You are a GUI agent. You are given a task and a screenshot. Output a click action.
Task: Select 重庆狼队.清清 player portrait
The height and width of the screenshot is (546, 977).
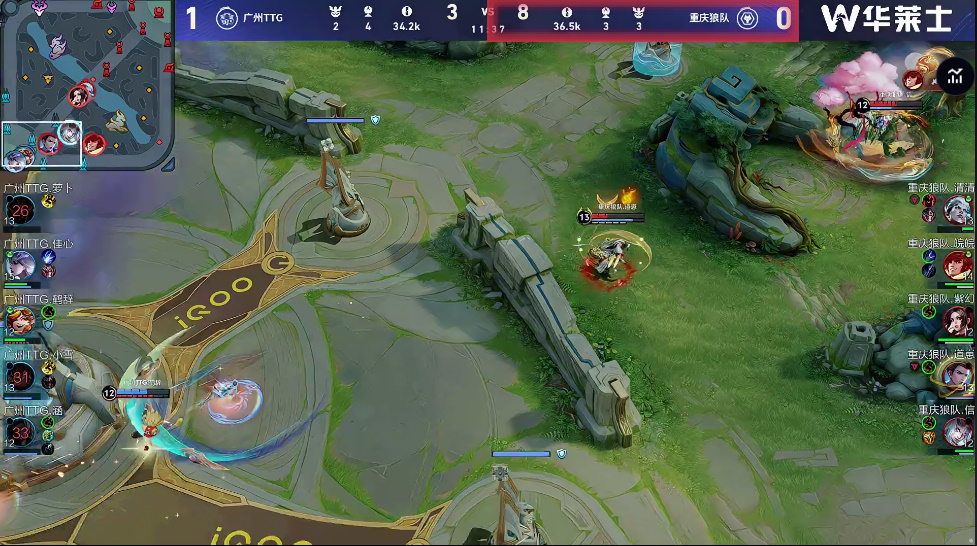[x=957, y=209]
